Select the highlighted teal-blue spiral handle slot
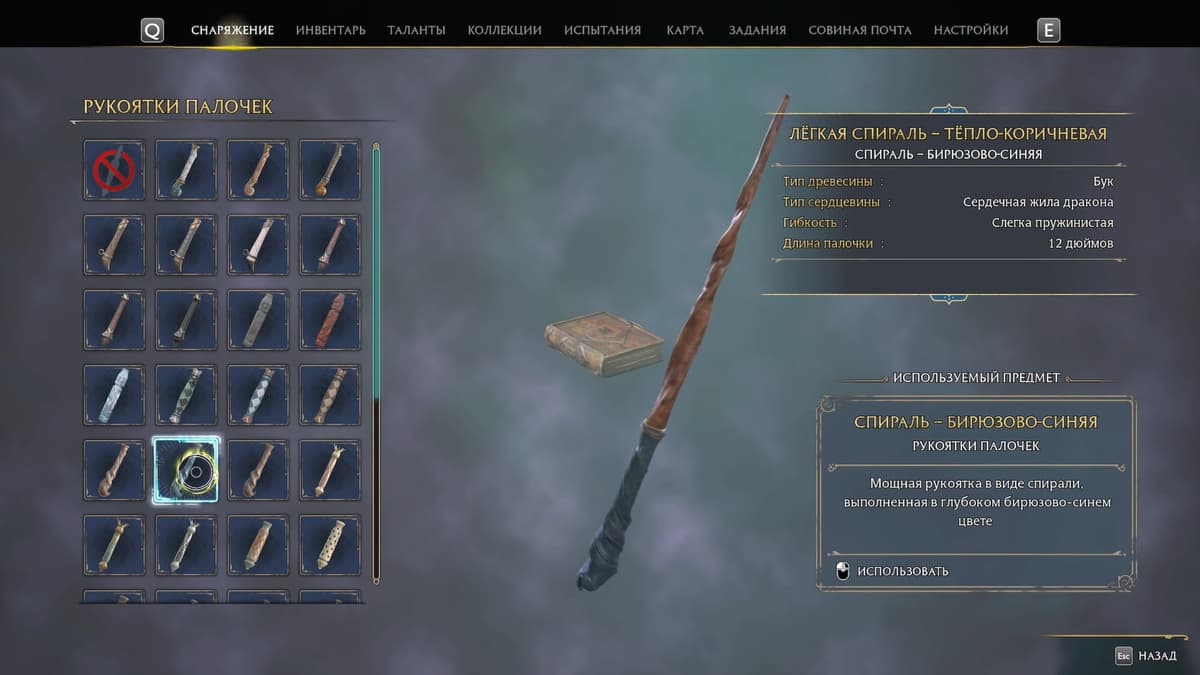The image size is (1200, 675). point(186,470)
